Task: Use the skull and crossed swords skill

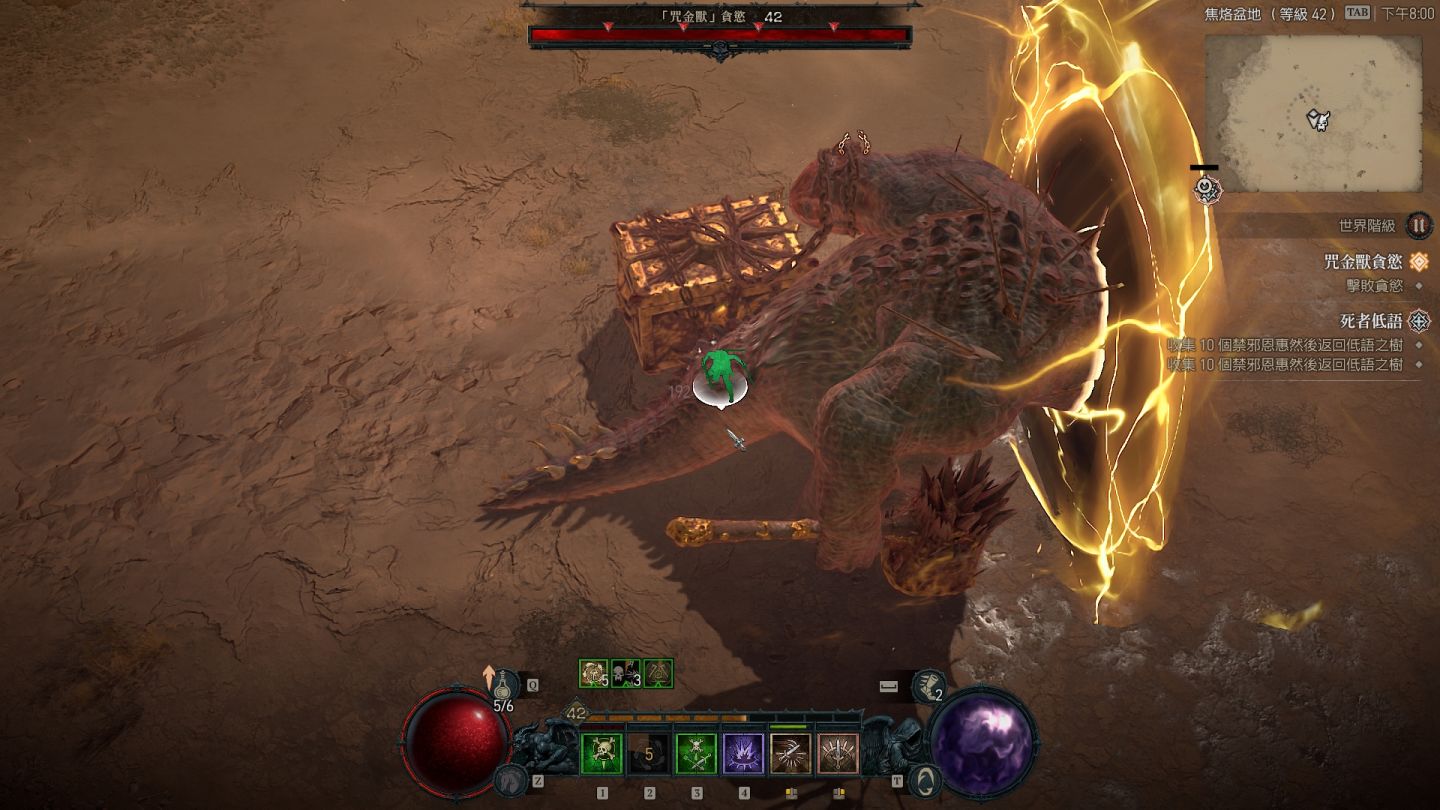Action: 696,754
